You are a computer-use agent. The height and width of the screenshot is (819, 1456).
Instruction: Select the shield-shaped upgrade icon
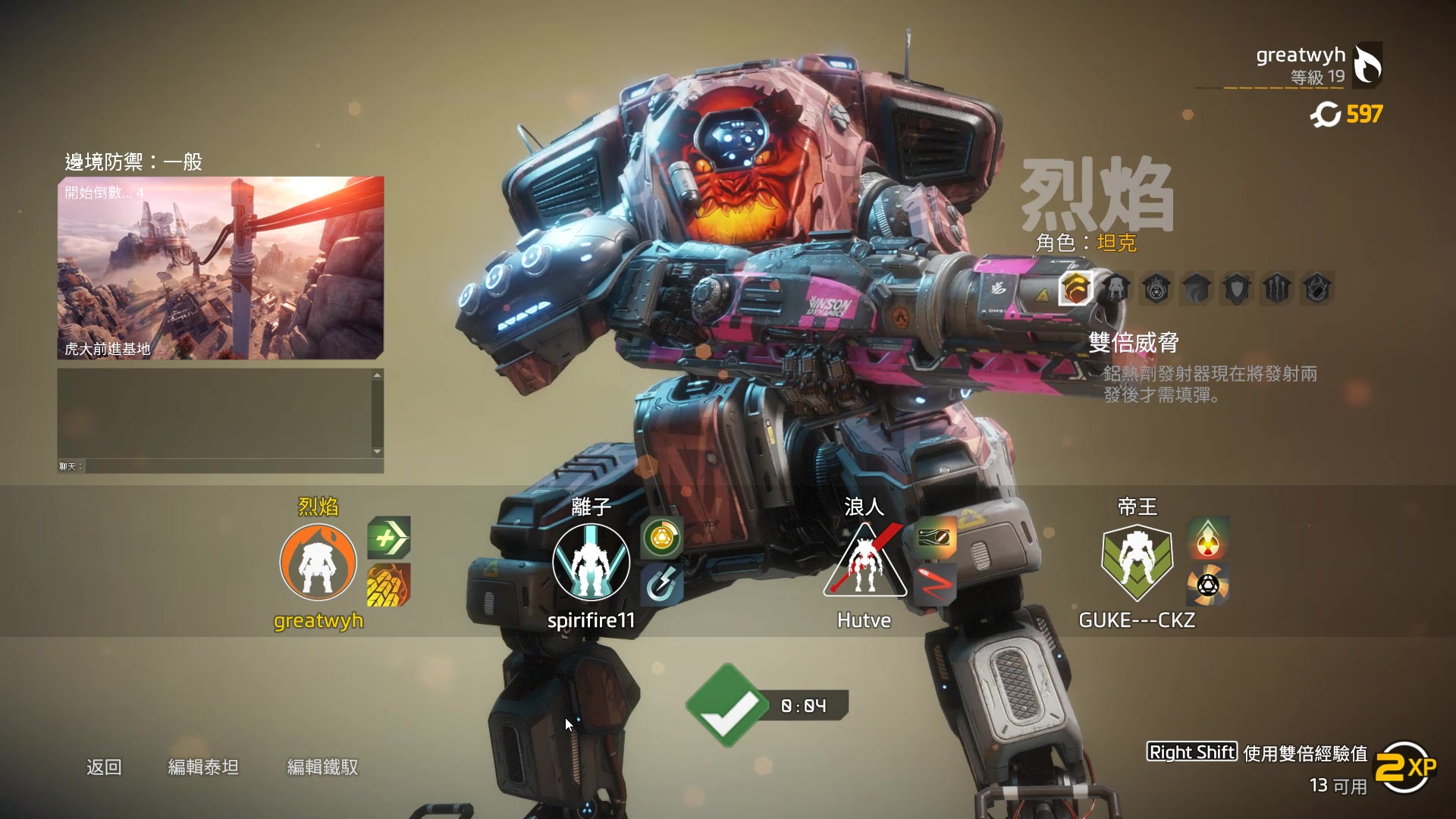[x=1236, y=288]
